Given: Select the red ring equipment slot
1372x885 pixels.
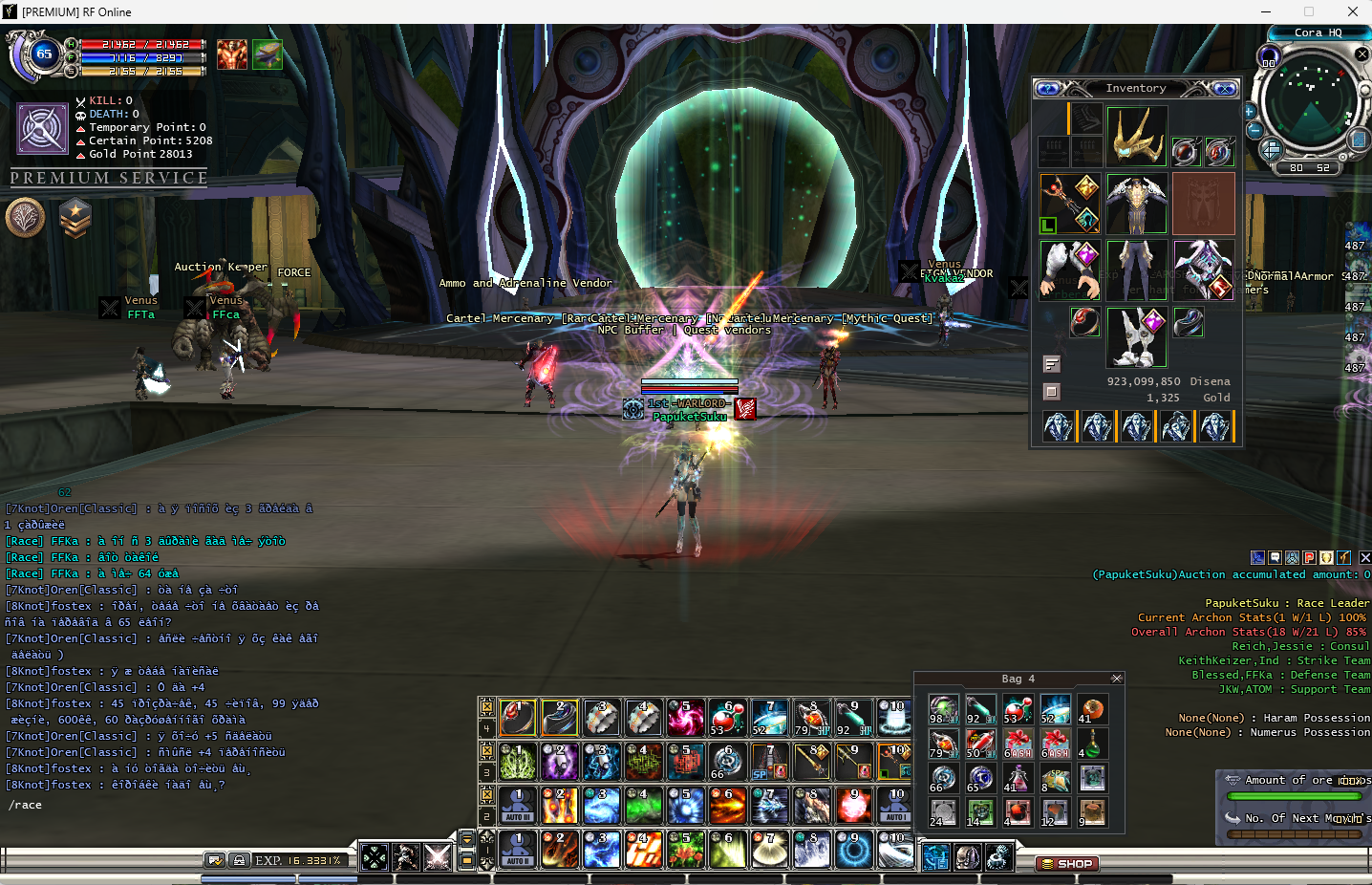Looking at the screenshot, I should 1083,323.
